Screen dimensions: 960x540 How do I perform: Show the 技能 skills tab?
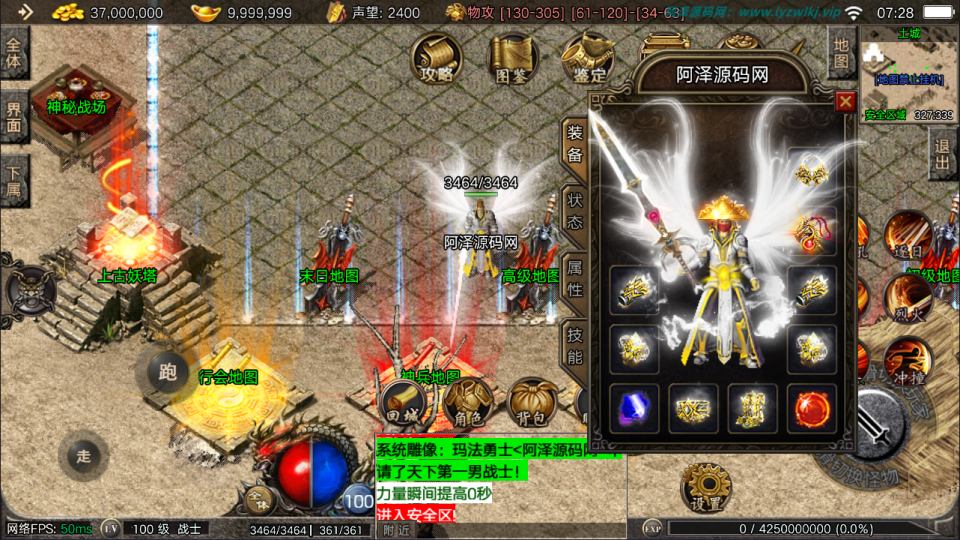575,344
